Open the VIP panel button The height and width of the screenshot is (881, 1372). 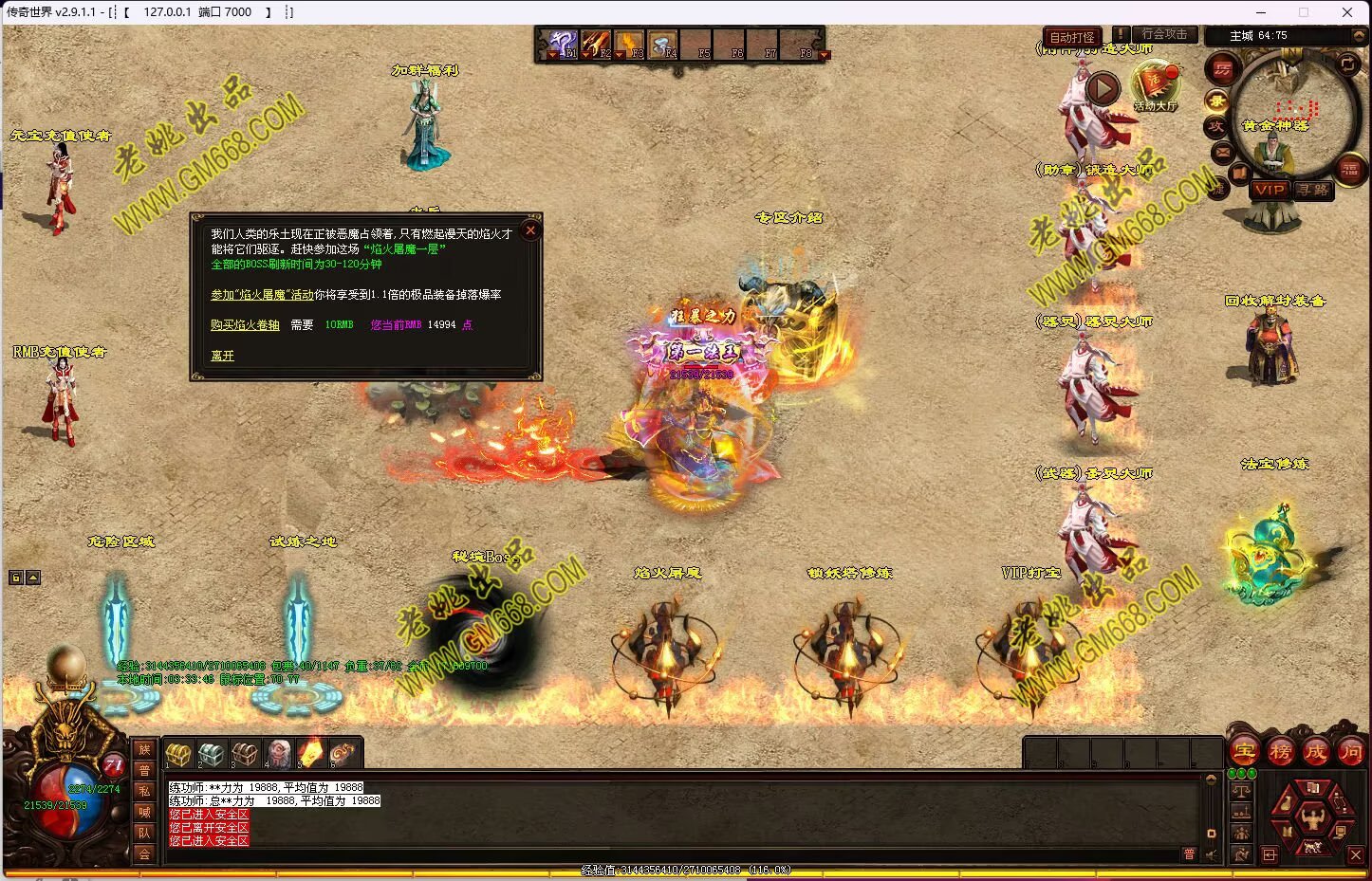pyautogui.click(x=1269, y=190)
